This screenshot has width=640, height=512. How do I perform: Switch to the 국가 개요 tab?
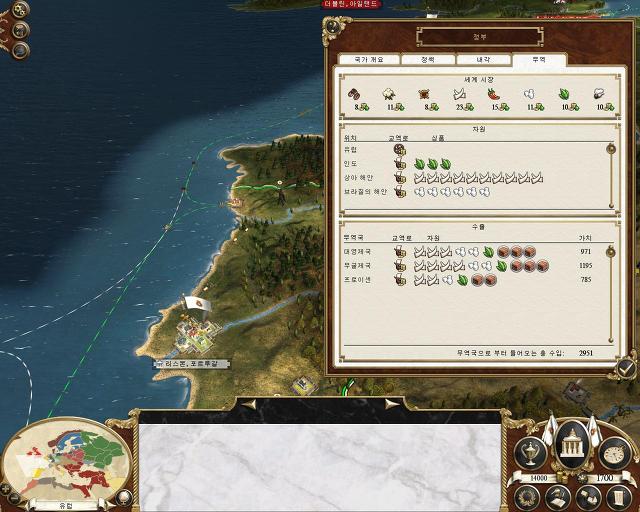[x=369, y=60]
